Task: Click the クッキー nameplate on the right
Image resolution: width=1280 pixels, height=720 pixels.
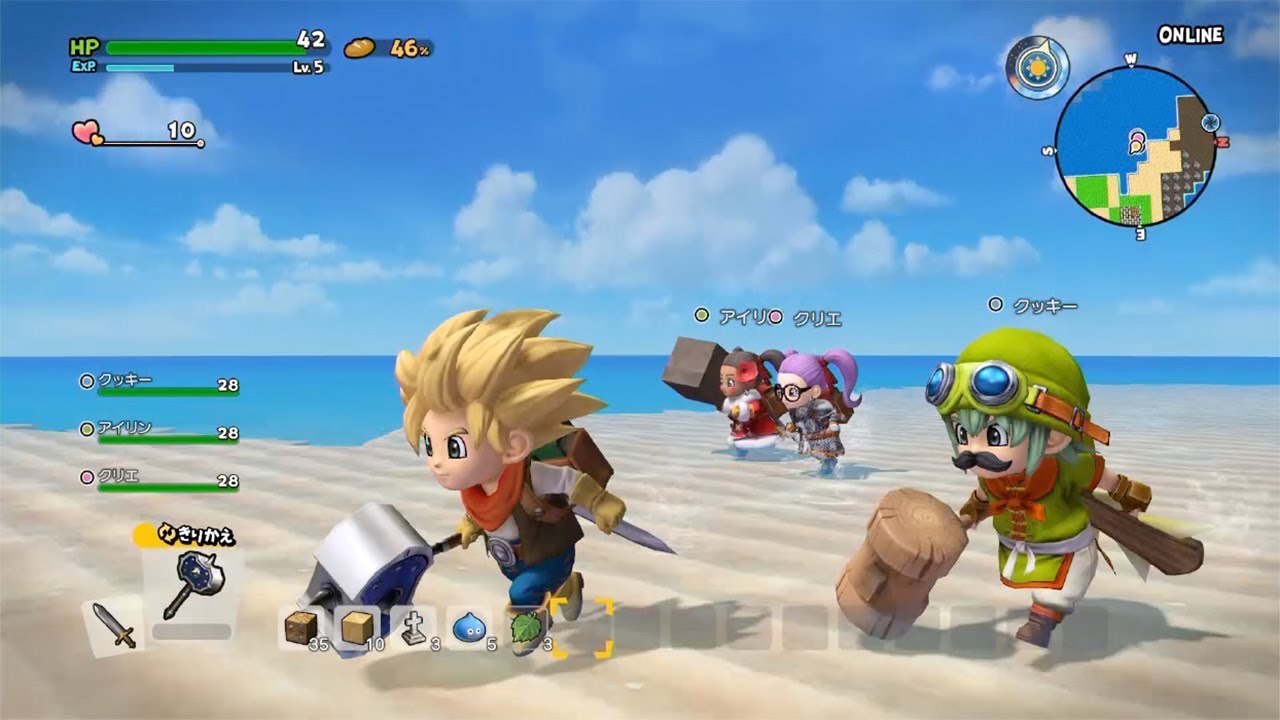Action: click(x=1042, y=303)
